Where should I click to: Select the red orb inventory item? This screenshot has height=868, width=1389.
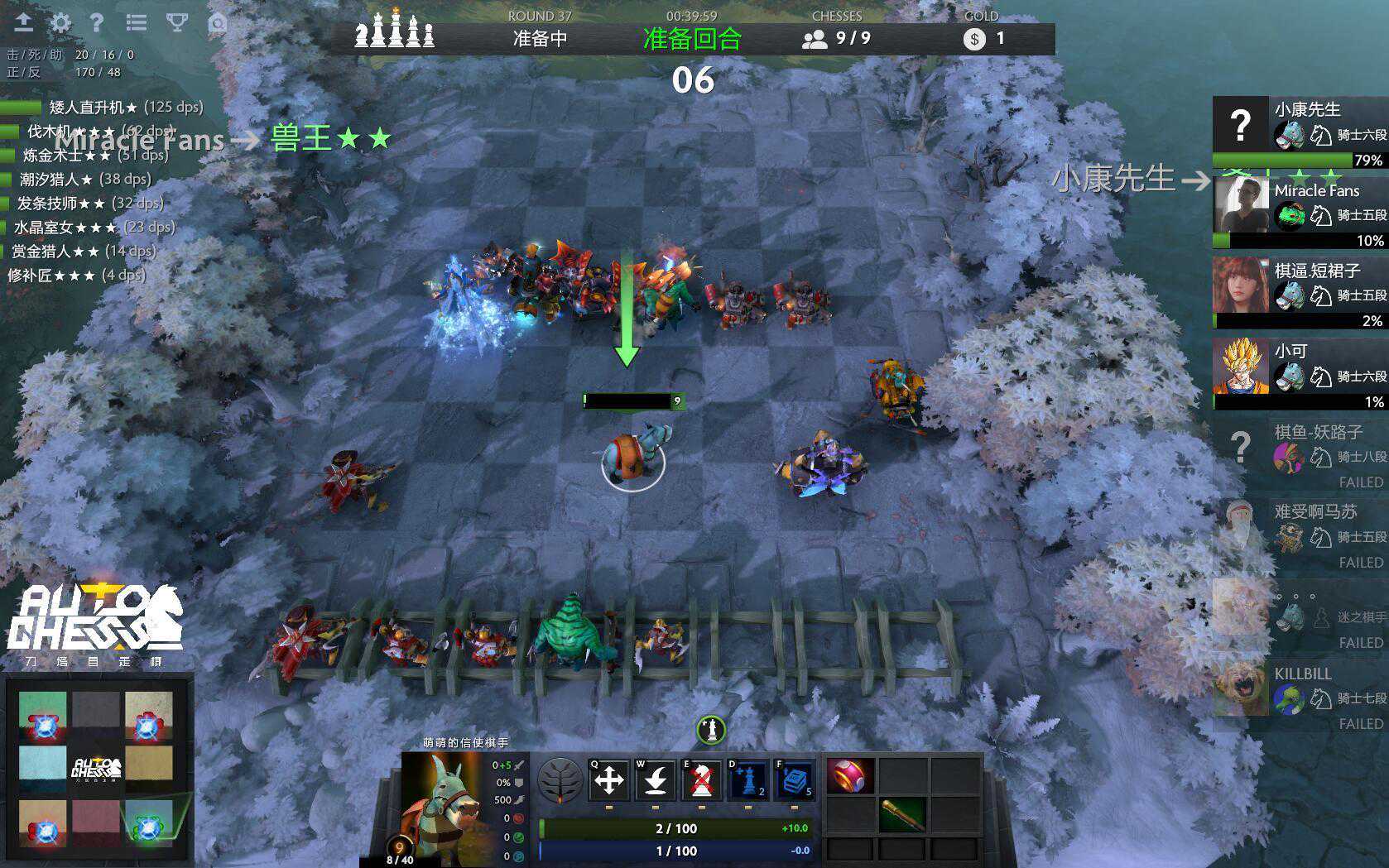click(850, 776)
